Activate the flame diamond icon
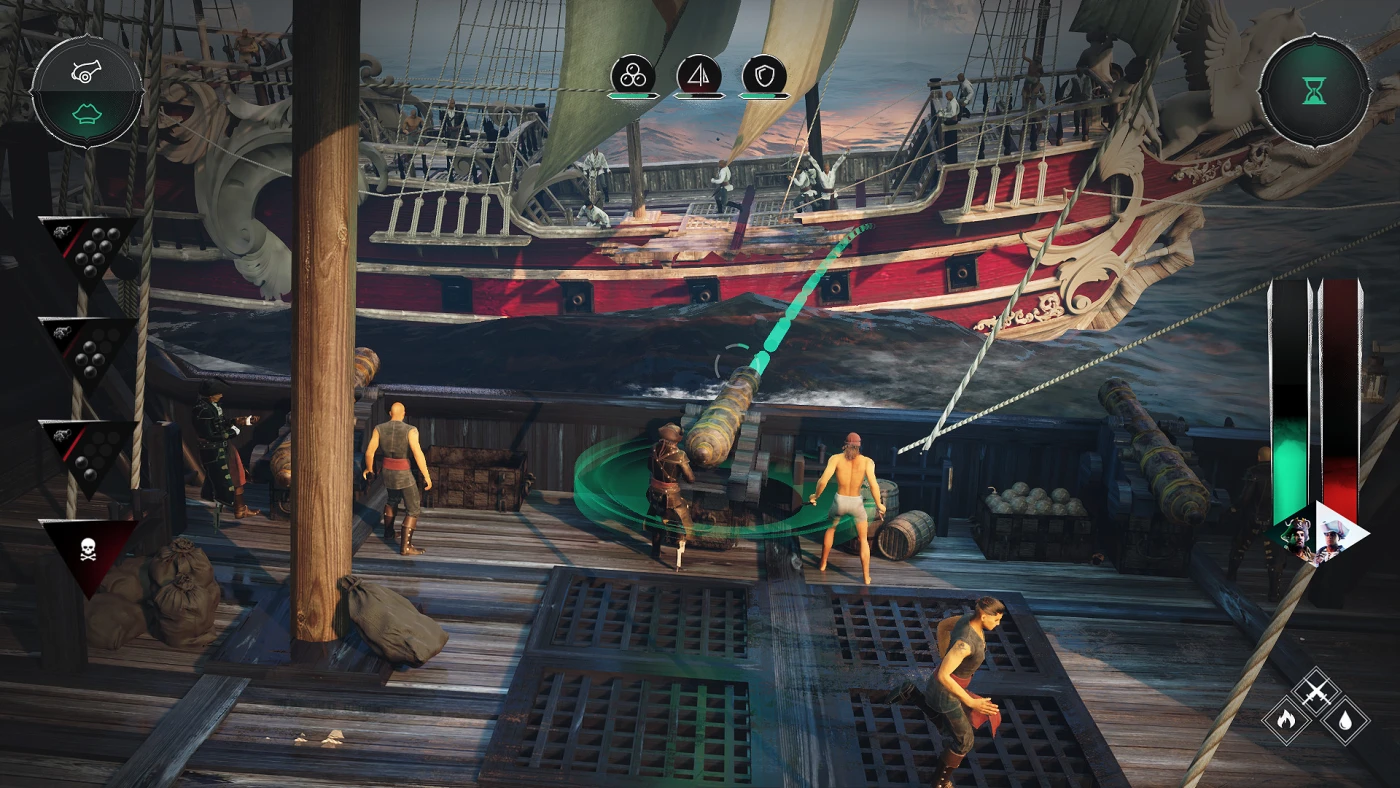This screenshot has height=788, width=1400. (1286, 720)
